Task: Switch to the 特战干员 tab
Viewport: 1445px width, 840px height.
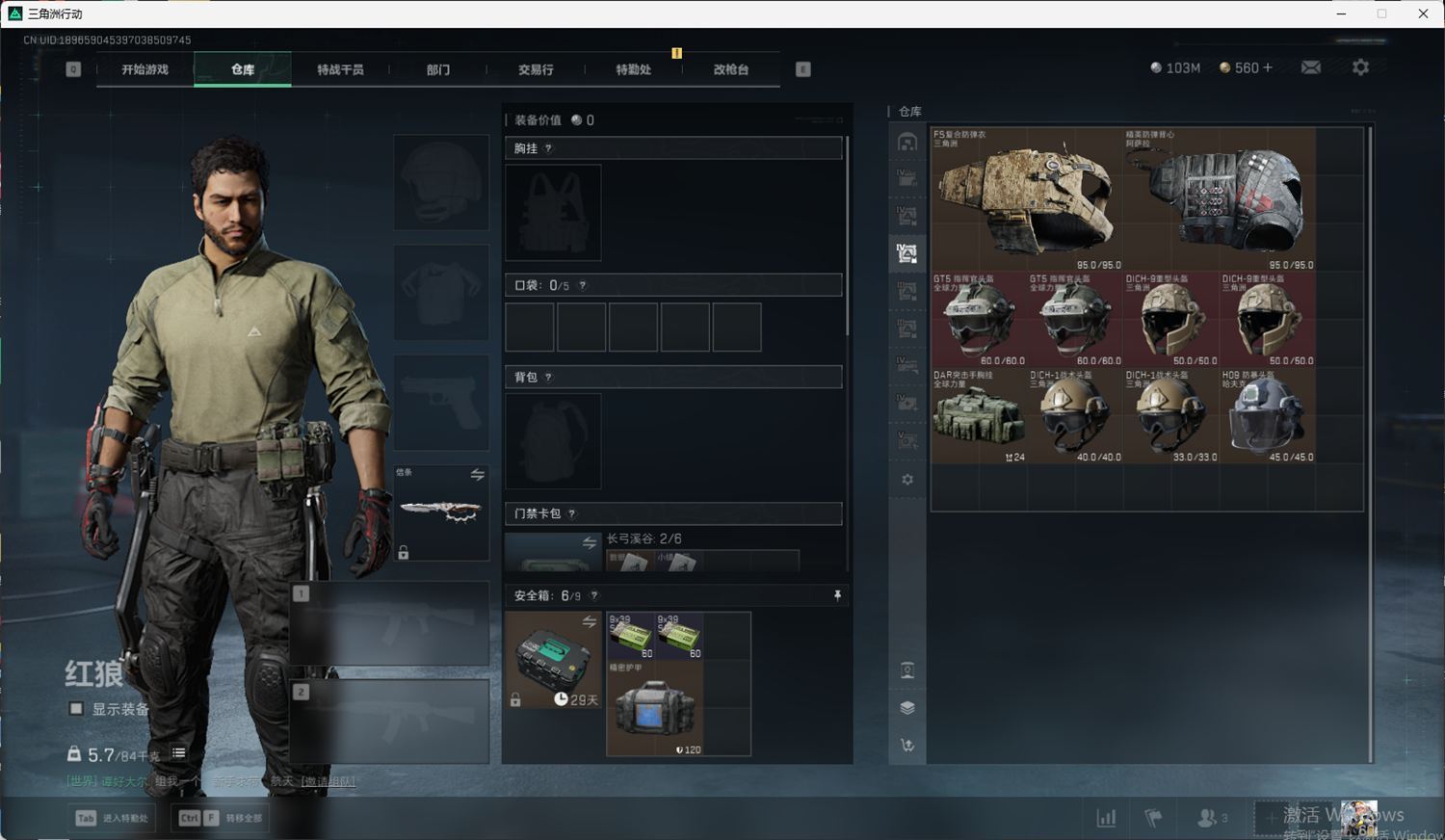Action: (x=340, y=69)
